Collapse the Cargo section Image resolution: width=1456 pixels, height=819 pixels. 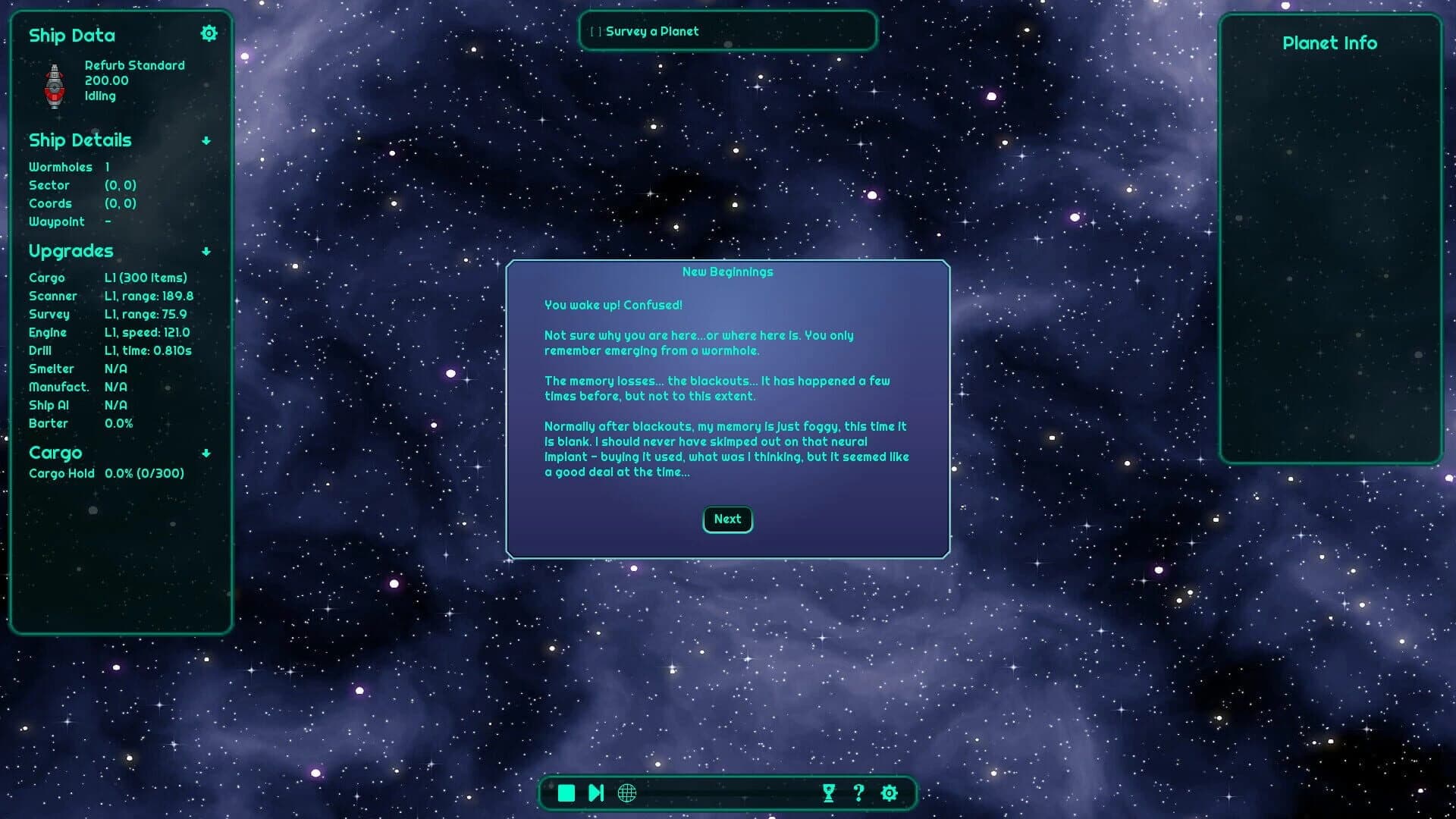(206, 454)
